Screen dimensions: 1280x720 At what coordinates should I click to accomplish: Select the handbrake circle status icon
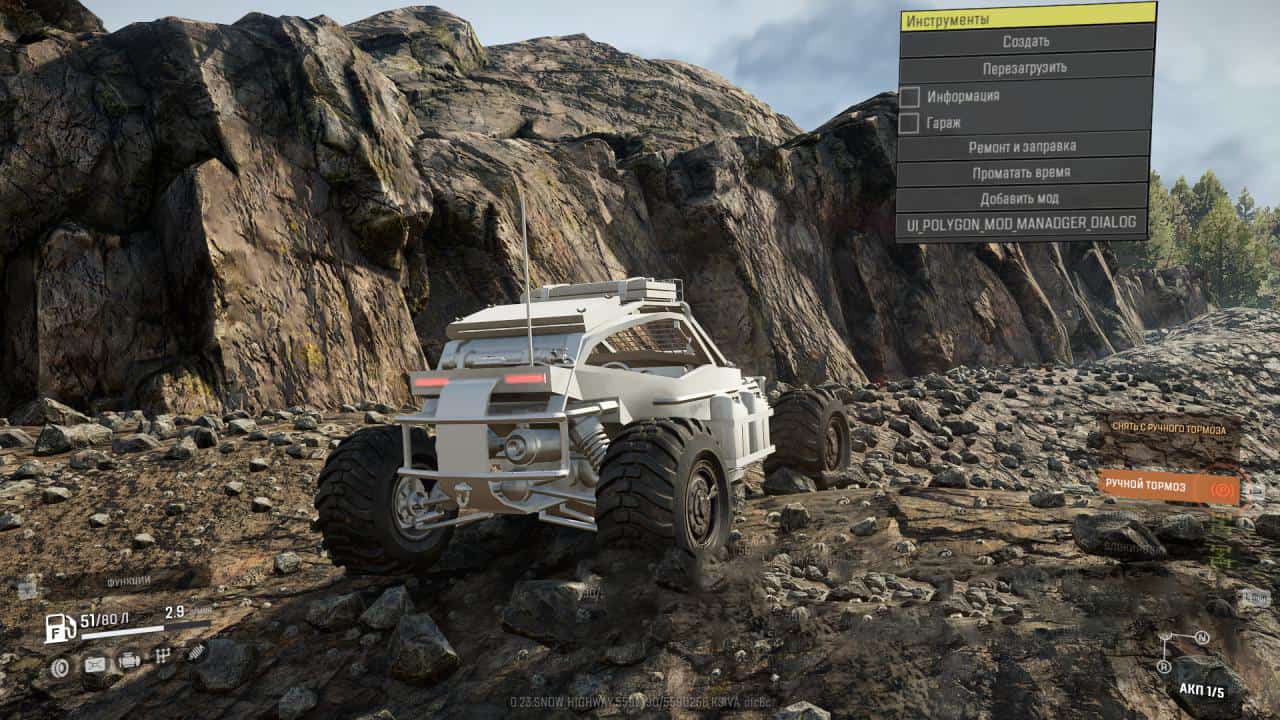60,666
